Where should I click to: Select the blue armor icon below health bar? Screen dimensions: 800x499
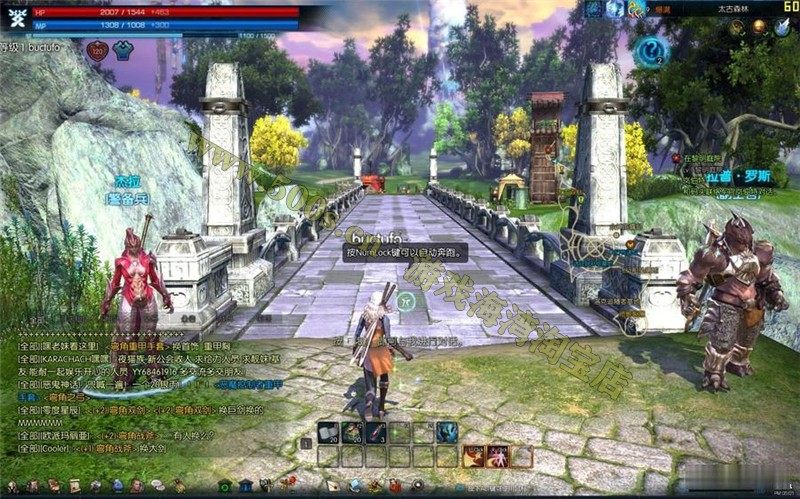[x=123, y=50]
